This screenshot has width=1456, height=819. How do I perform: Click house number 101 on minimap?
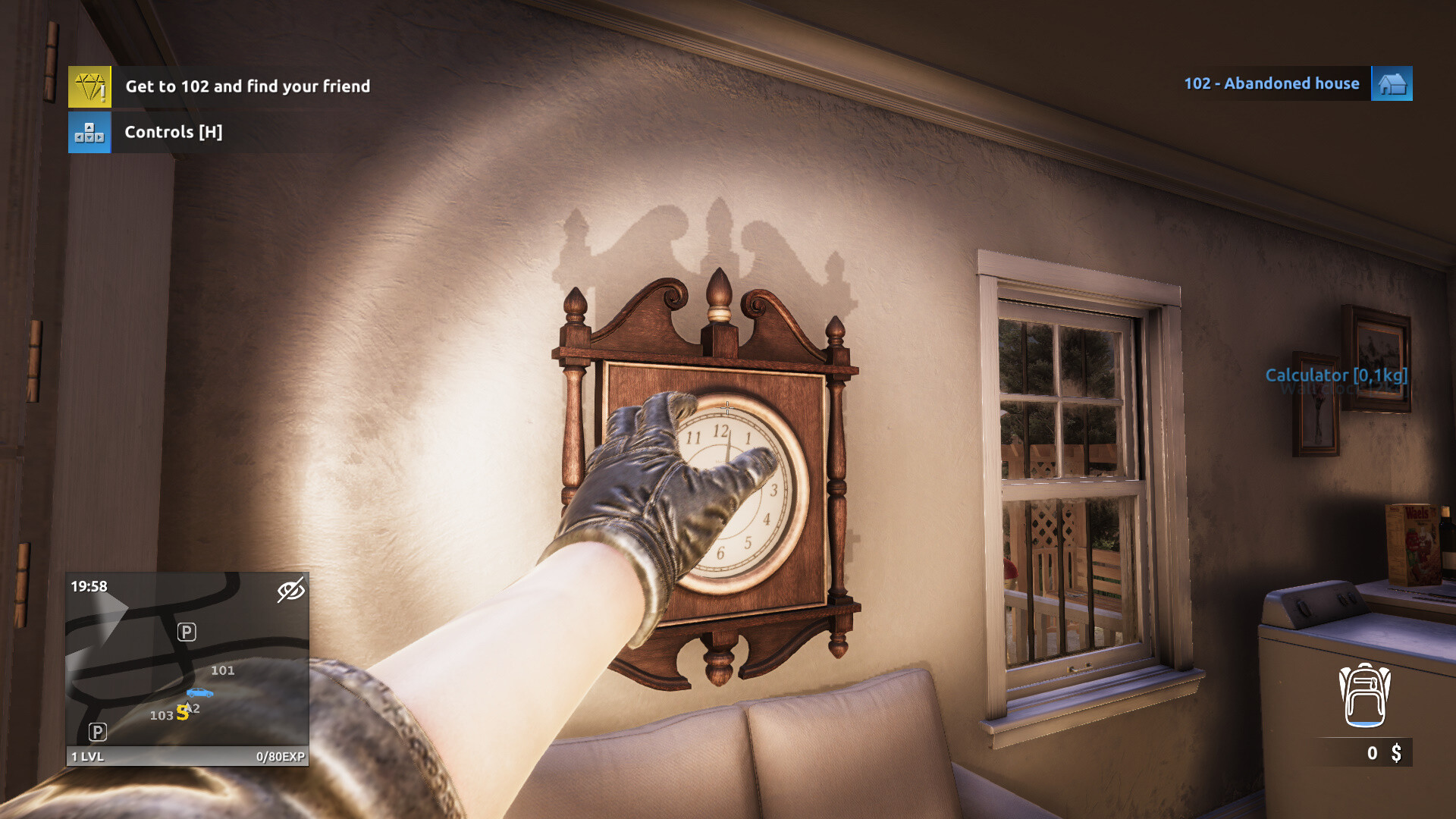click(x=224, y=670)
